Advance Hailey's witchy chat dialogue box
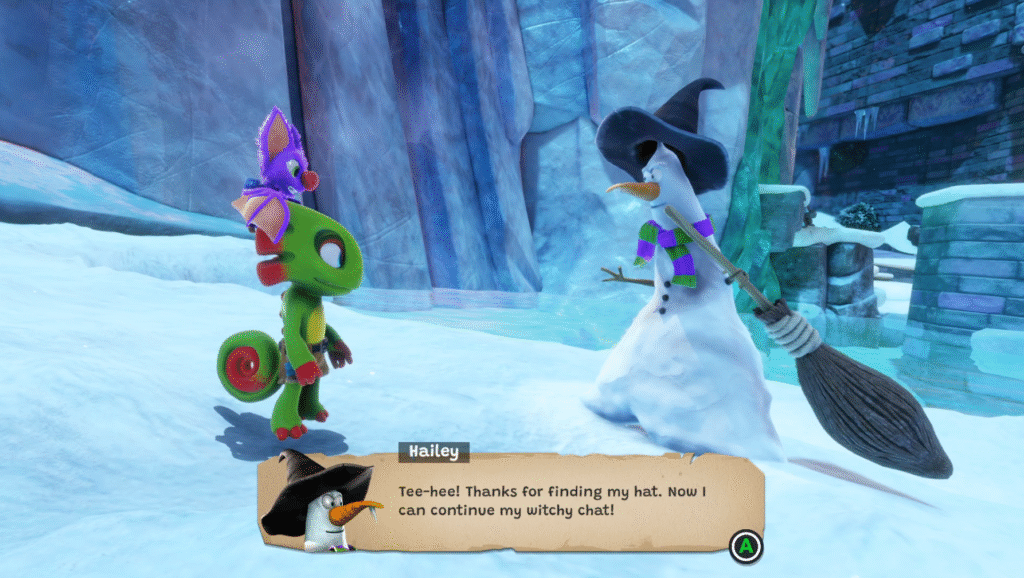 pyautogui.click(x=745, y=546)
